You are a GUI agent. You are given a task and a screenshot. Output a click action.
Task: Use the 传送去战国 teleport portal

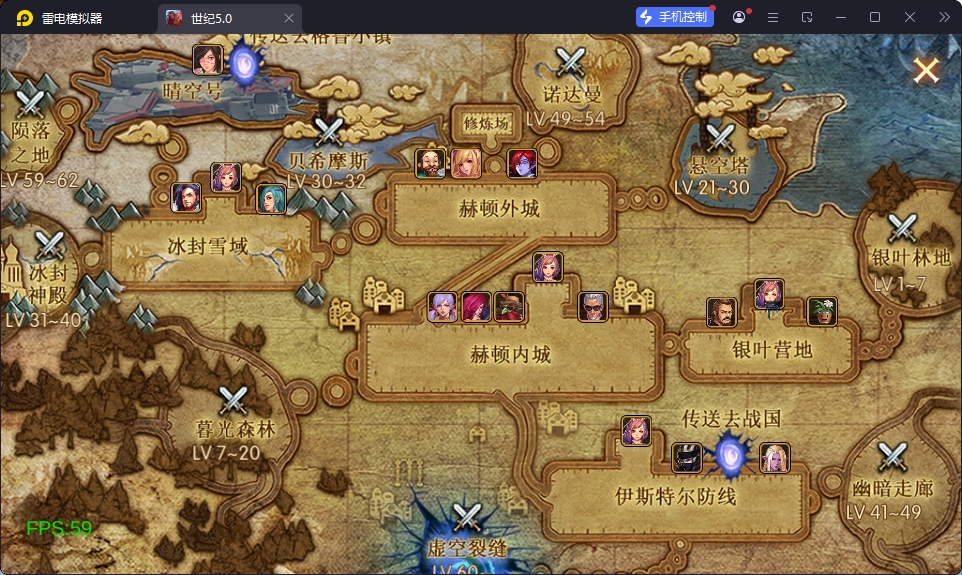pyautogui.click(x=730, y=456)
